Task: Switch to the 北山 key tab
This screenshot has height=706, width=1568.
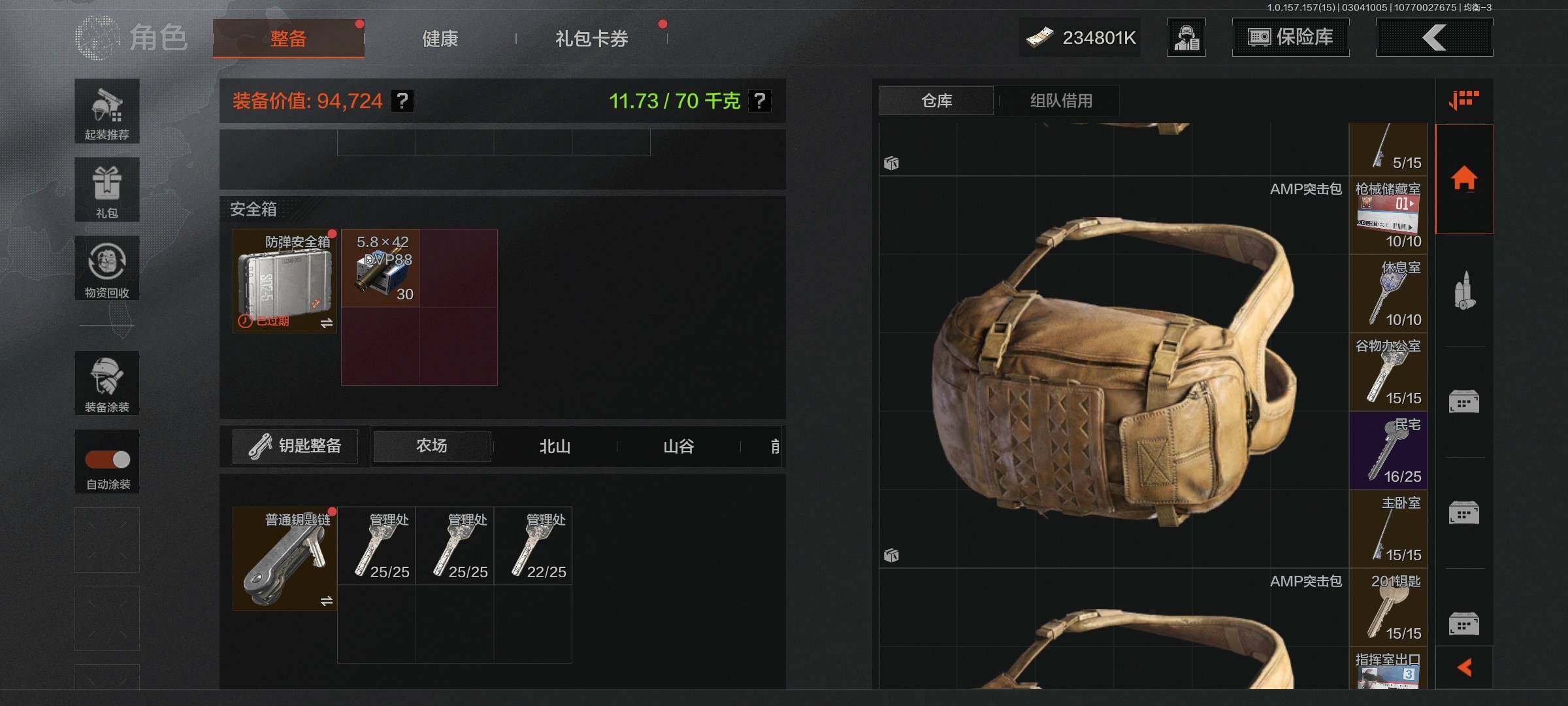Action: (555, 446)
